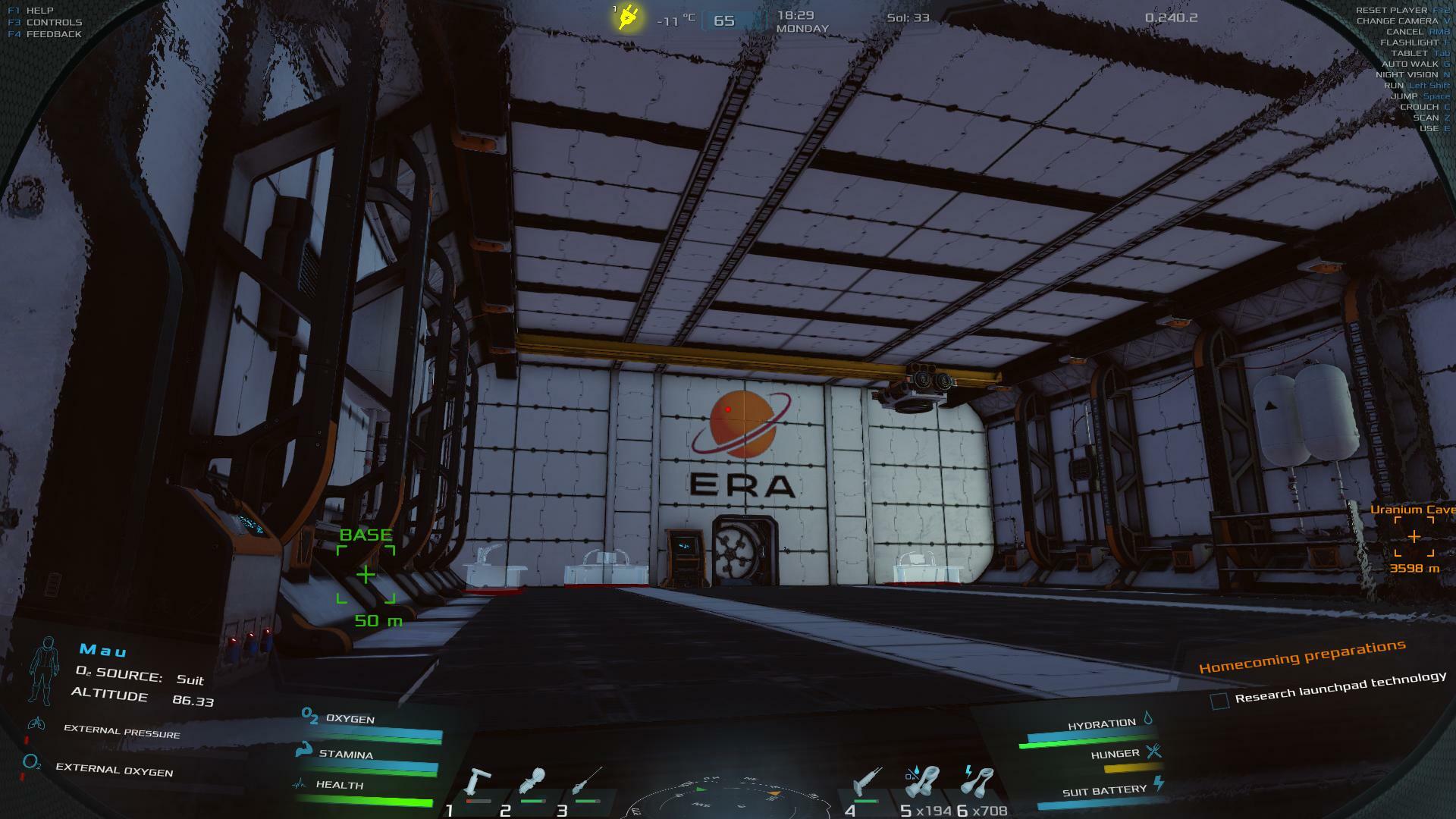1456x819 pixels.
Task: Select the oxygen and water hose slot
Action: tap(922, 782)
